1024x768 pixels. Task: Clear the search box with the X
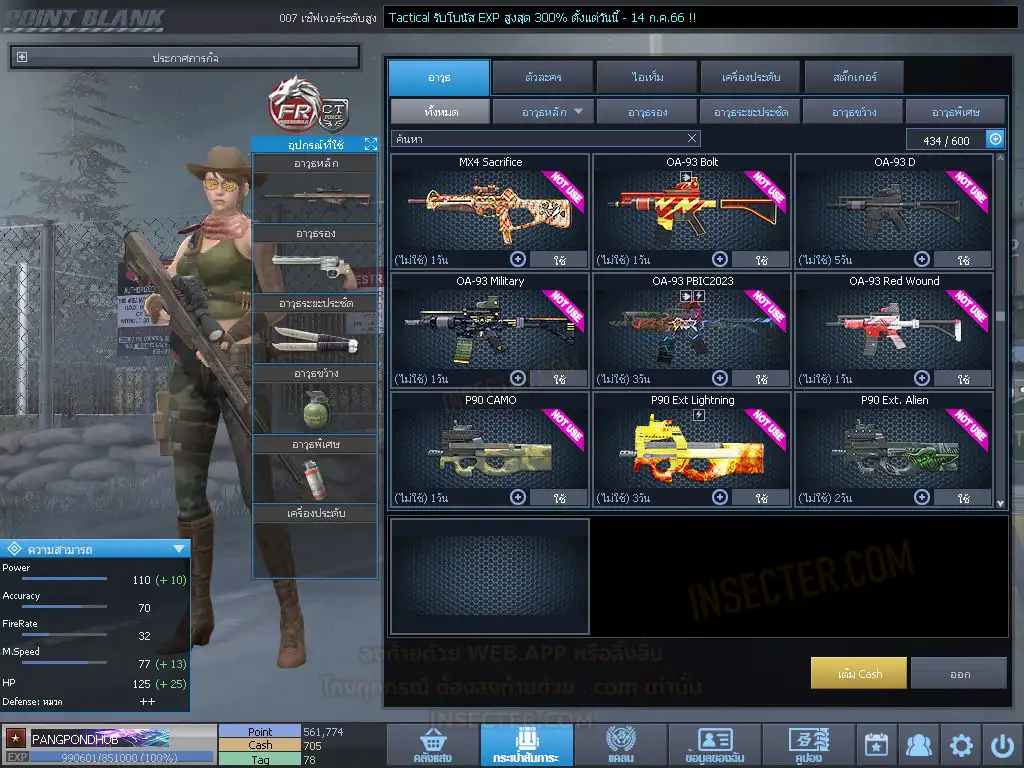692,139
